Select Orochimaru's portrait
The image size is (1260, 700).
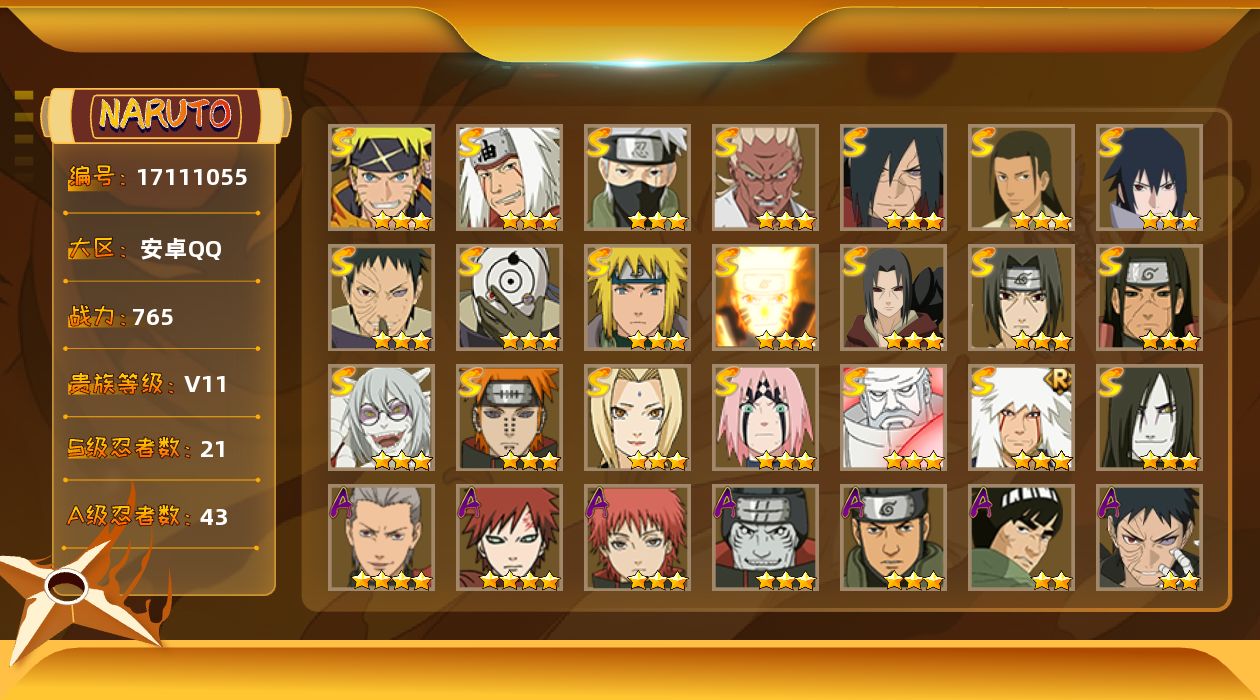click(x=1149, y=417)
